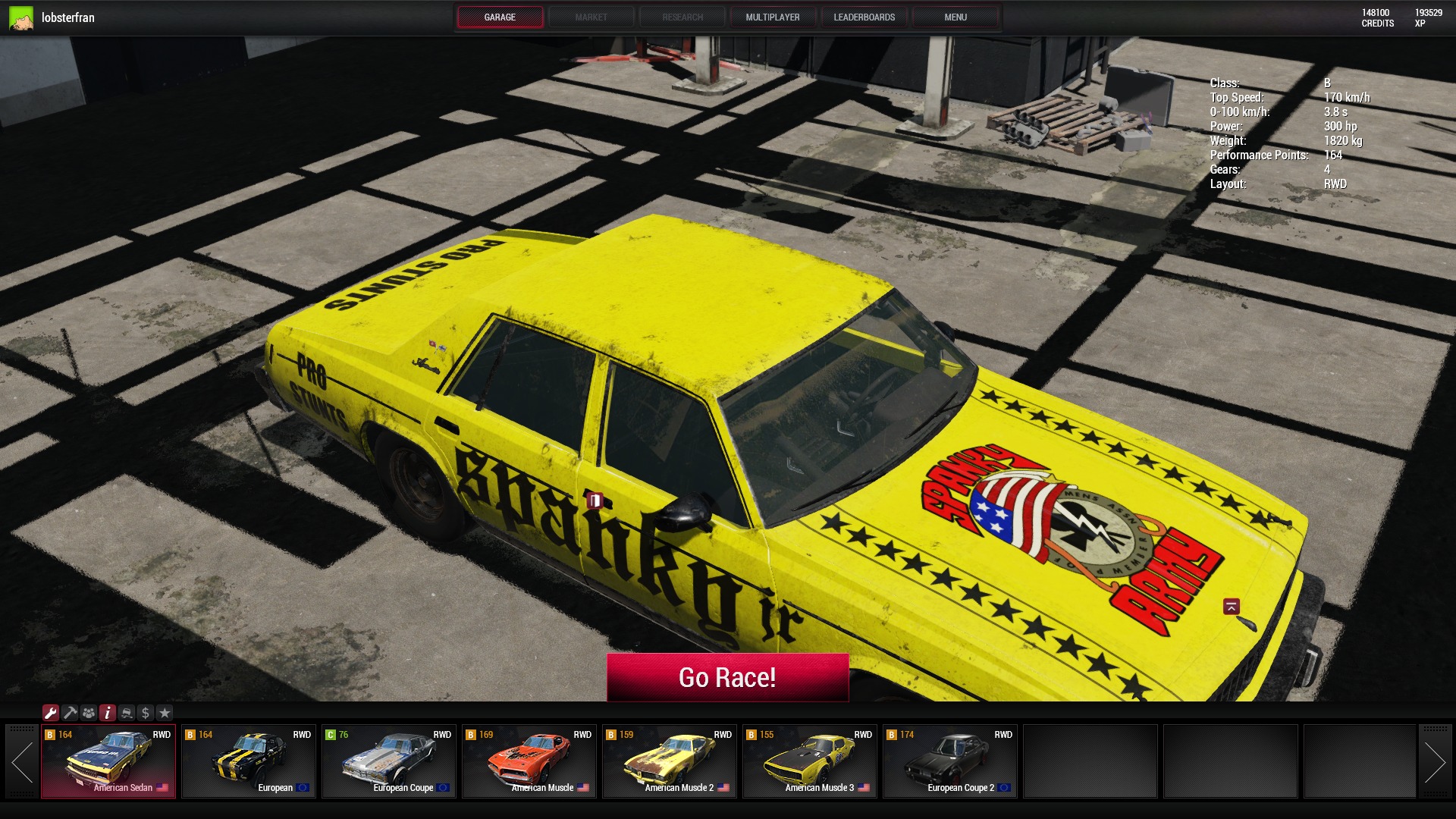Open the Menu tab

(x=955, y=17)
